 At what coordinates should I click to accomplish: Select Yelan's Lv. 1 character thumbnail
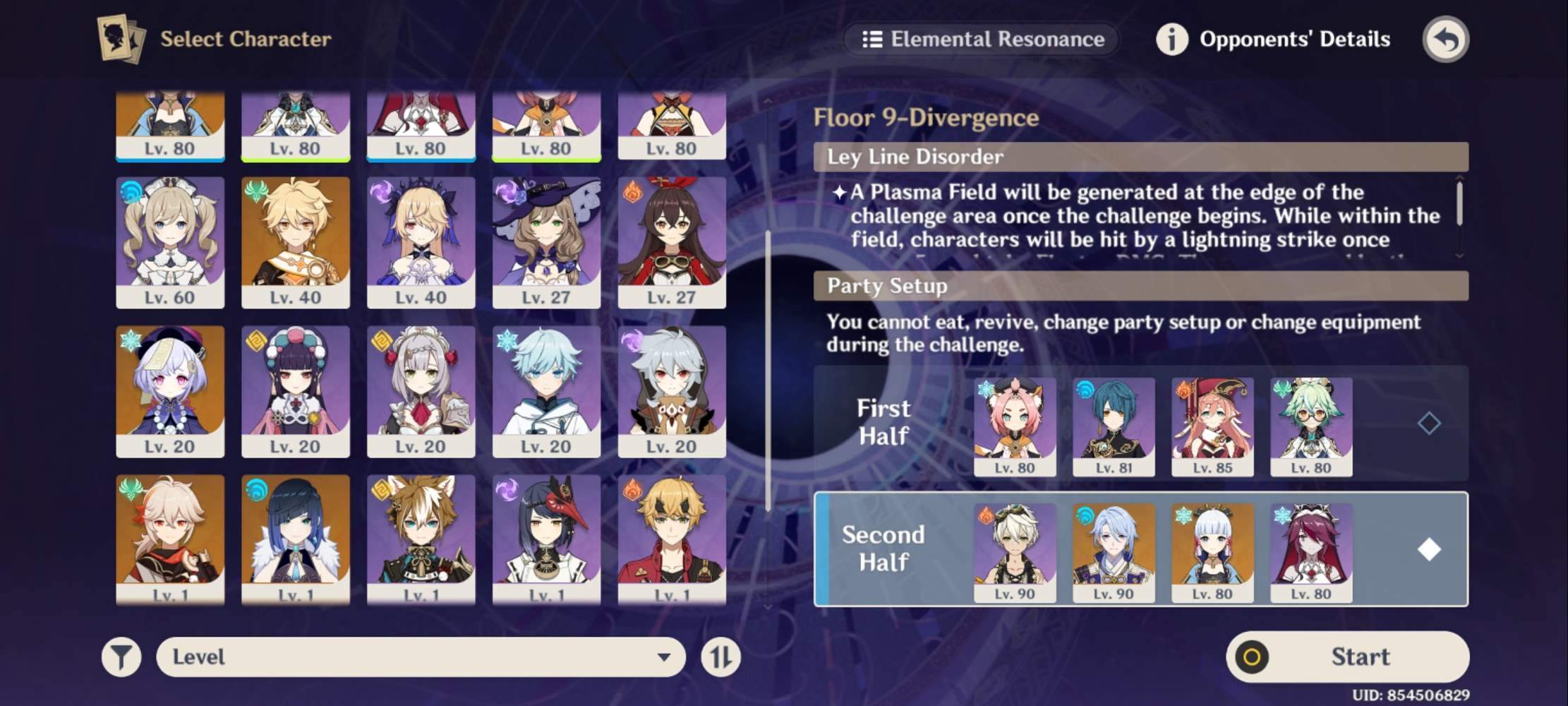[296, 540]
